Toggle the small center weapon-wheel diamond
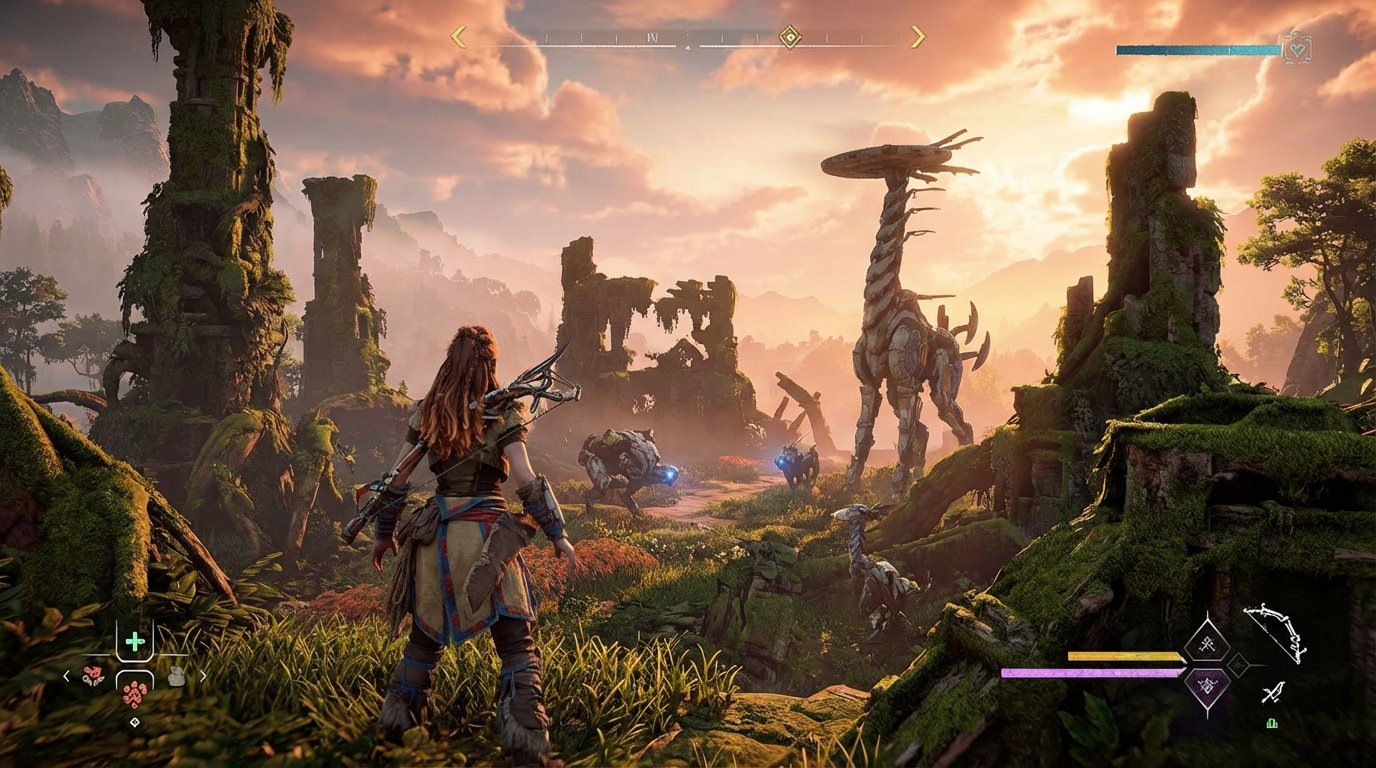The image size is (1376, 768). coord(1238,666)
